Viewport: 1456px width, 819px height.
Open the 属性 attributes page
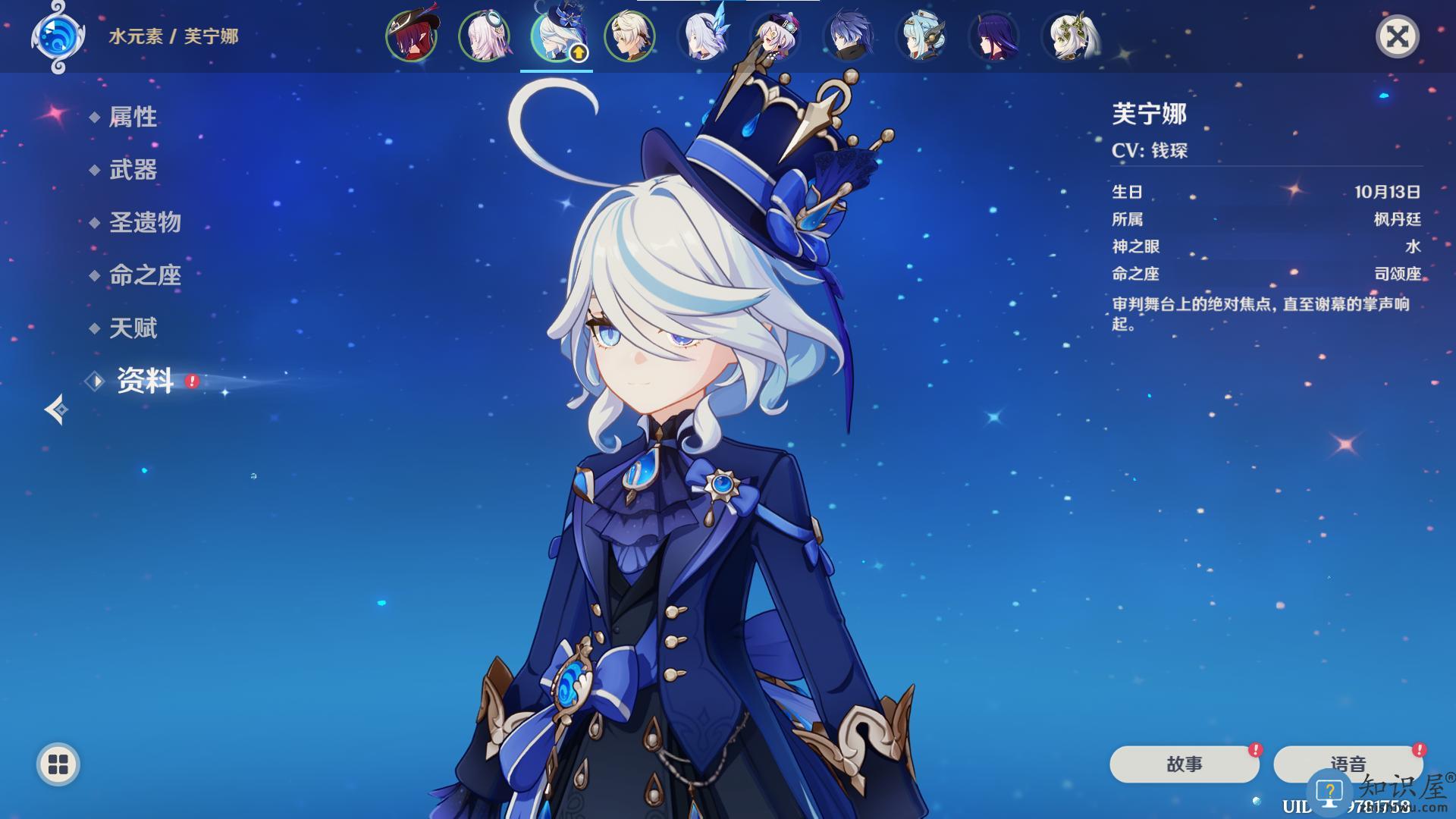133,117
